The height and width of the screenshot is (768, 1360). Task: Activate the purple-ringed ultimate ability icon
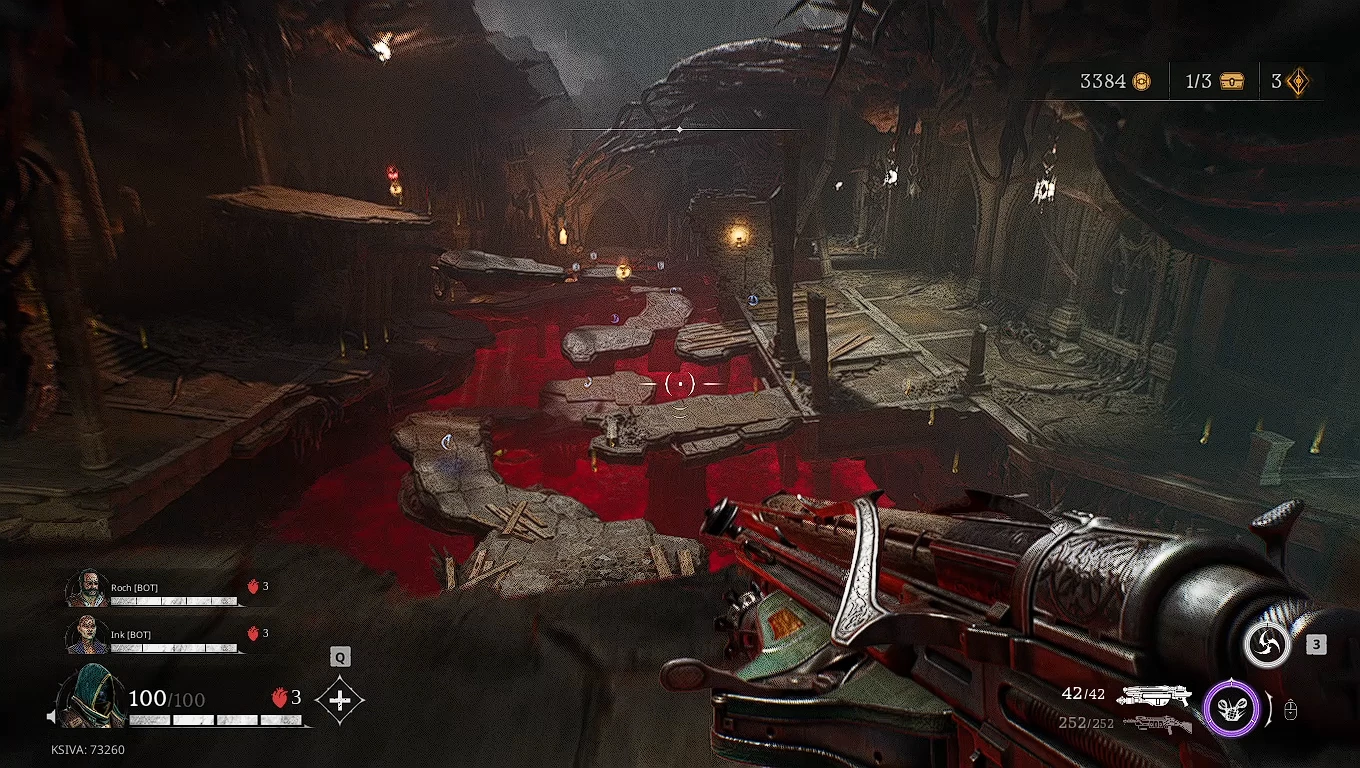(1231, 709)
